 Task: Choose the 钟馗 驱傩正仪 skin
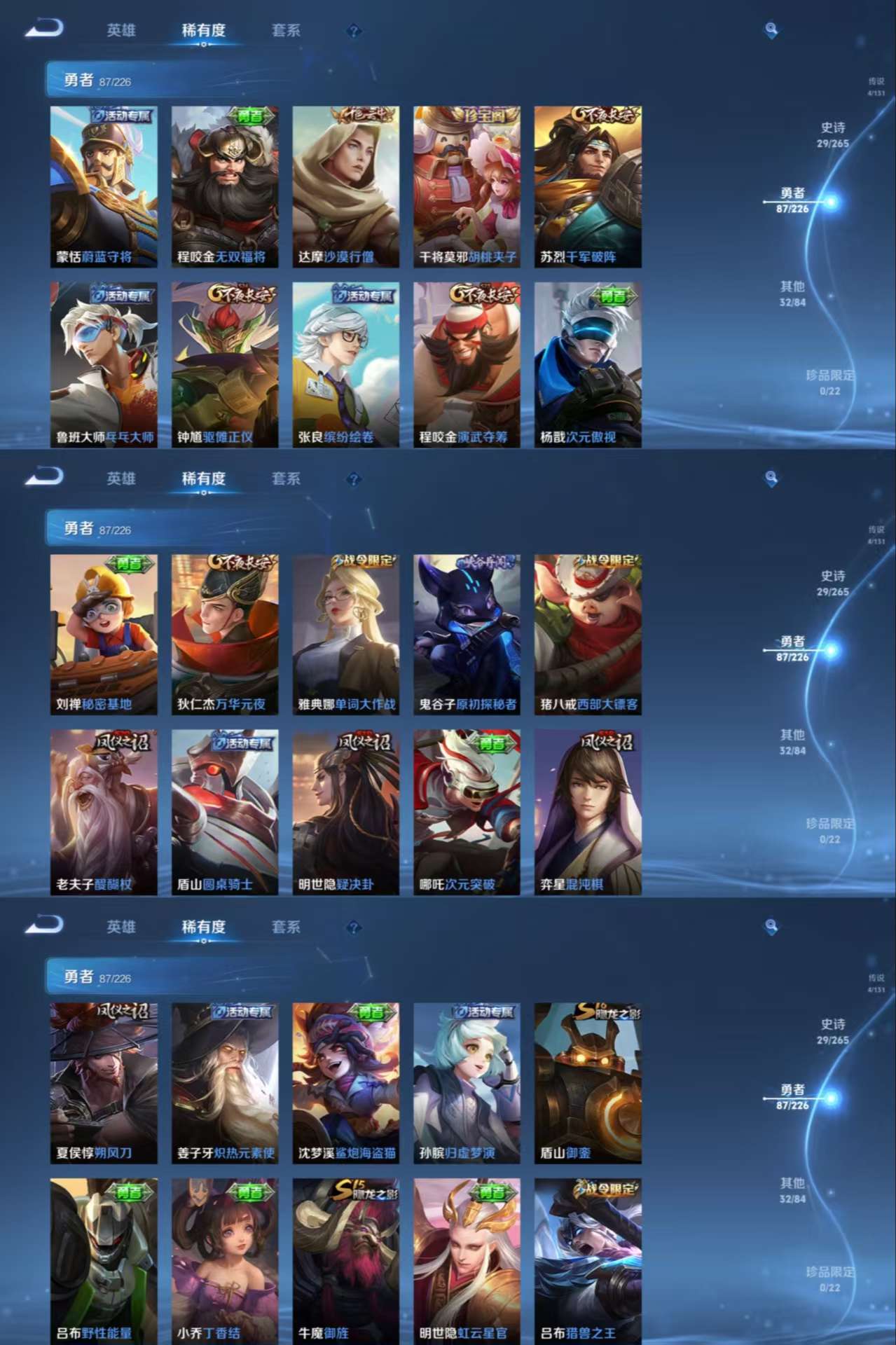(x=225, y=364)
